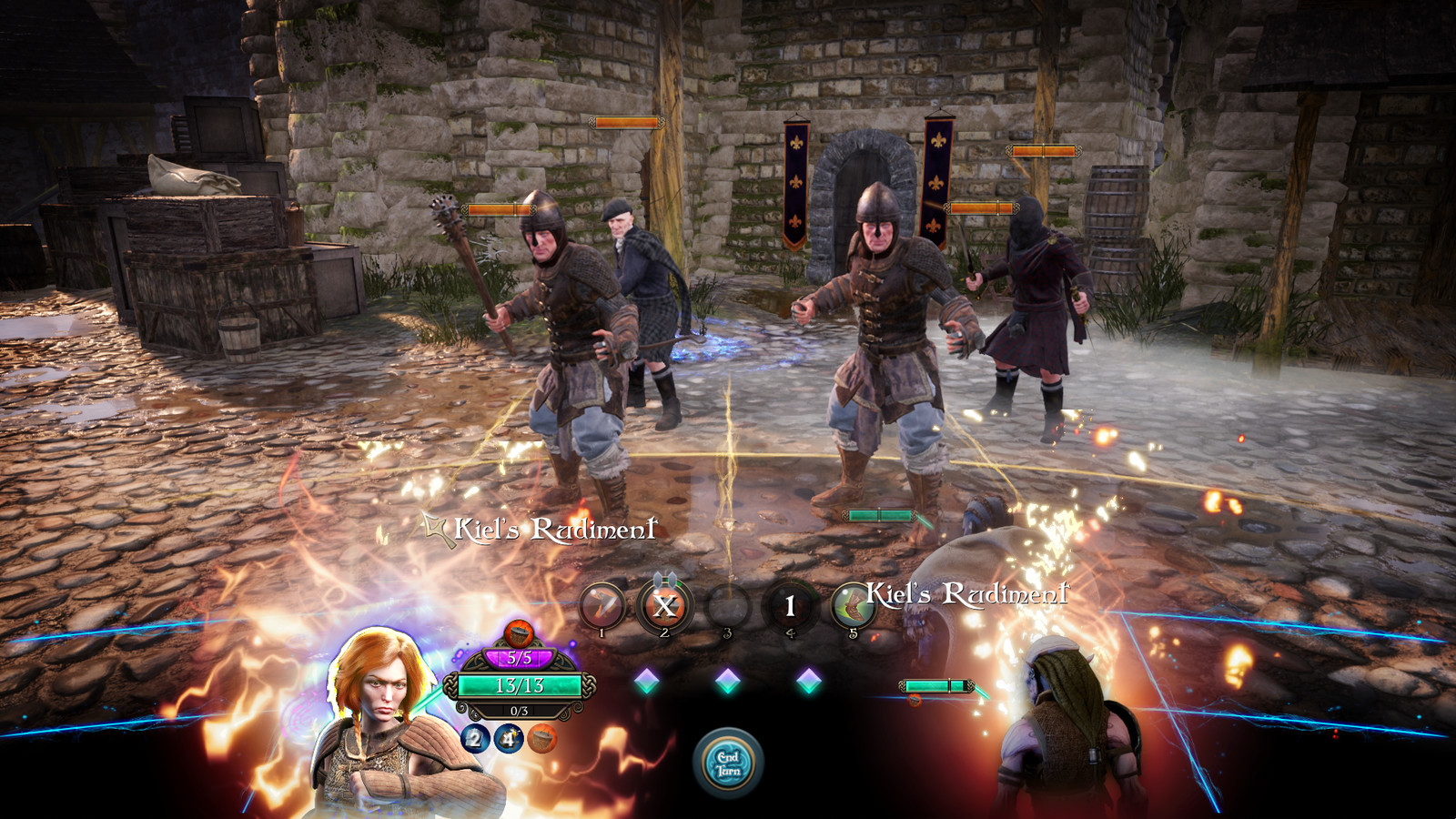Image resolution: width=1456 pixels, height=819 pixels.
Task: Open the 0/3 counter panel
Action: point(521,713)
